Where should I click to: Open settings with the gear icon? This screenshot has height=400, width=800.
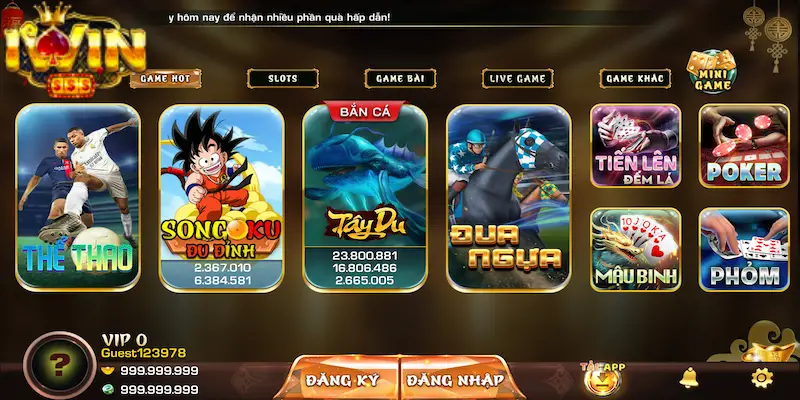click(762, 378)
